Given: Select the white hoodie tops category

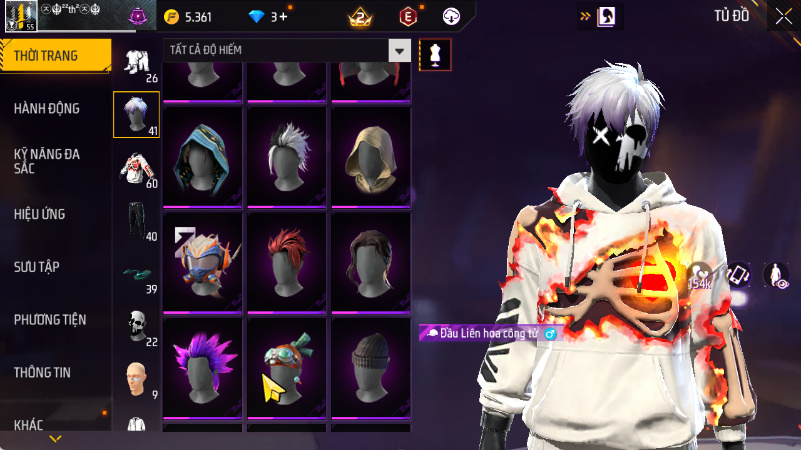Looking at the screenshot, I should pos(136,168).
